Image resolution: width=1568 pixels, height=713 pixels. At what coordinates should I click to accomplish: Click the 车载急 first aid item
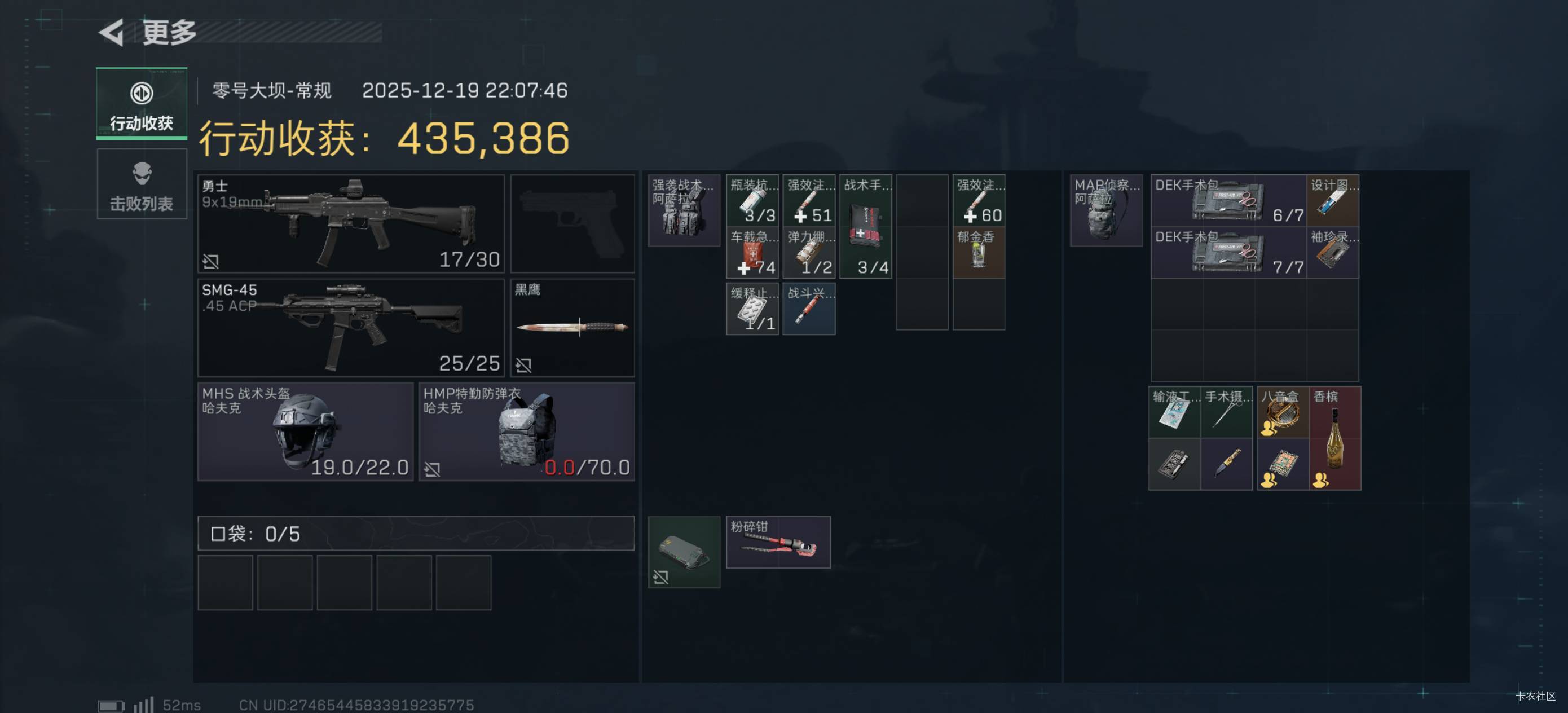[752, 252]
